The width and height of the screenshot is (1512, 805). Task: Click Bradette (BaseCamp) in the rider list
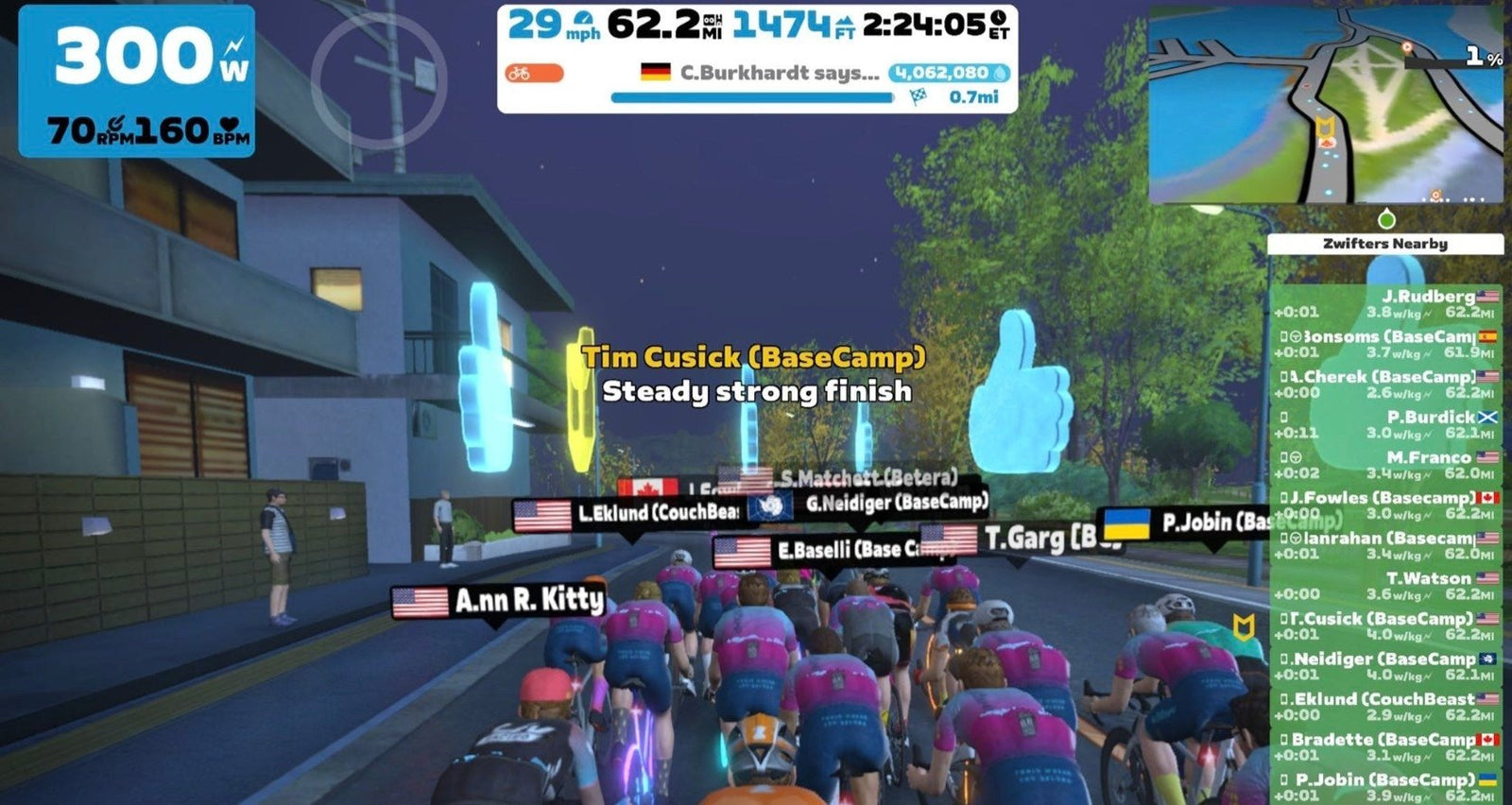(1386, 746)
